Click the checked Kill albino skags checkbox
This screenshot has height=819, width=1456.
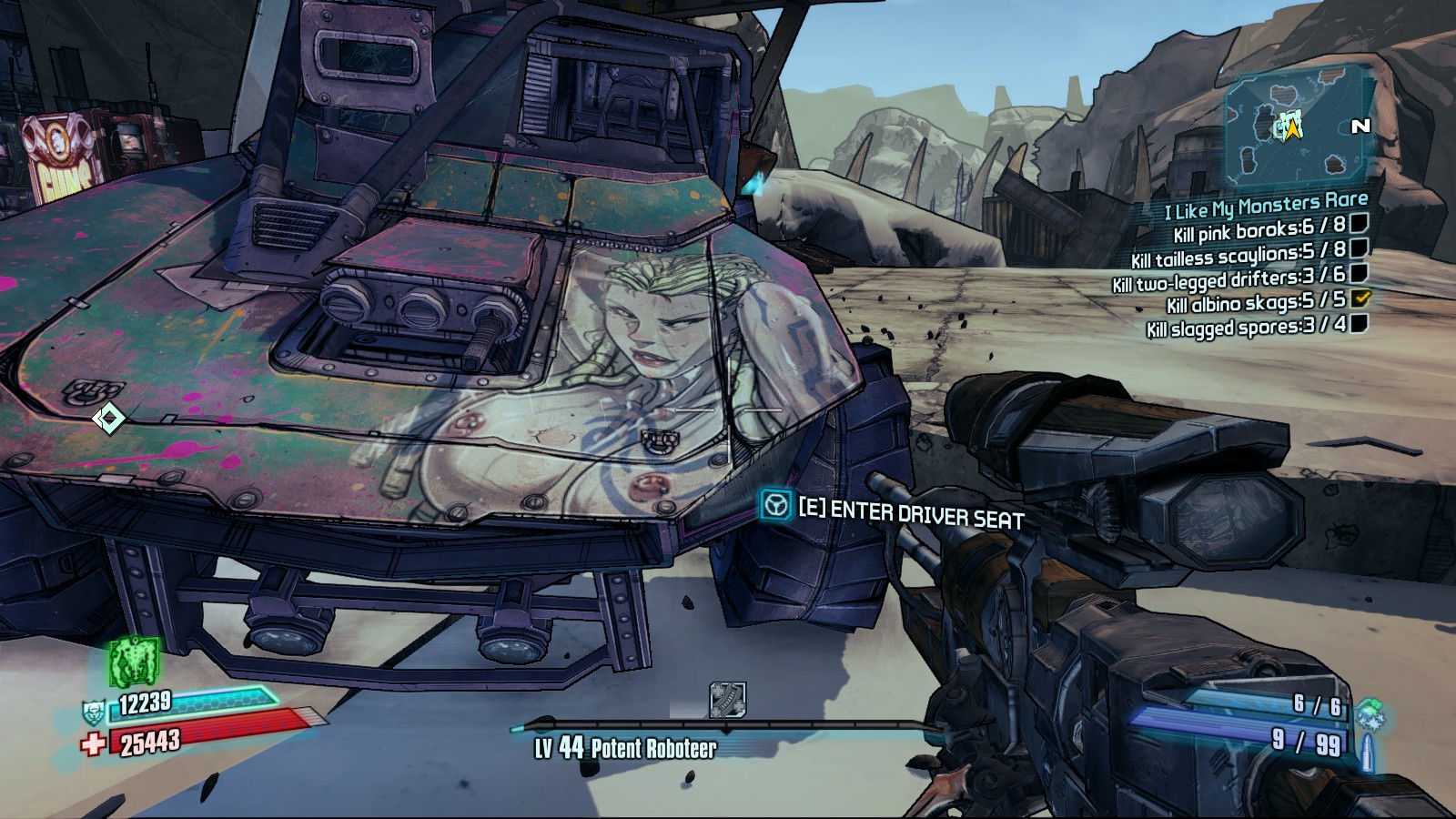[x=1361, y=298]
